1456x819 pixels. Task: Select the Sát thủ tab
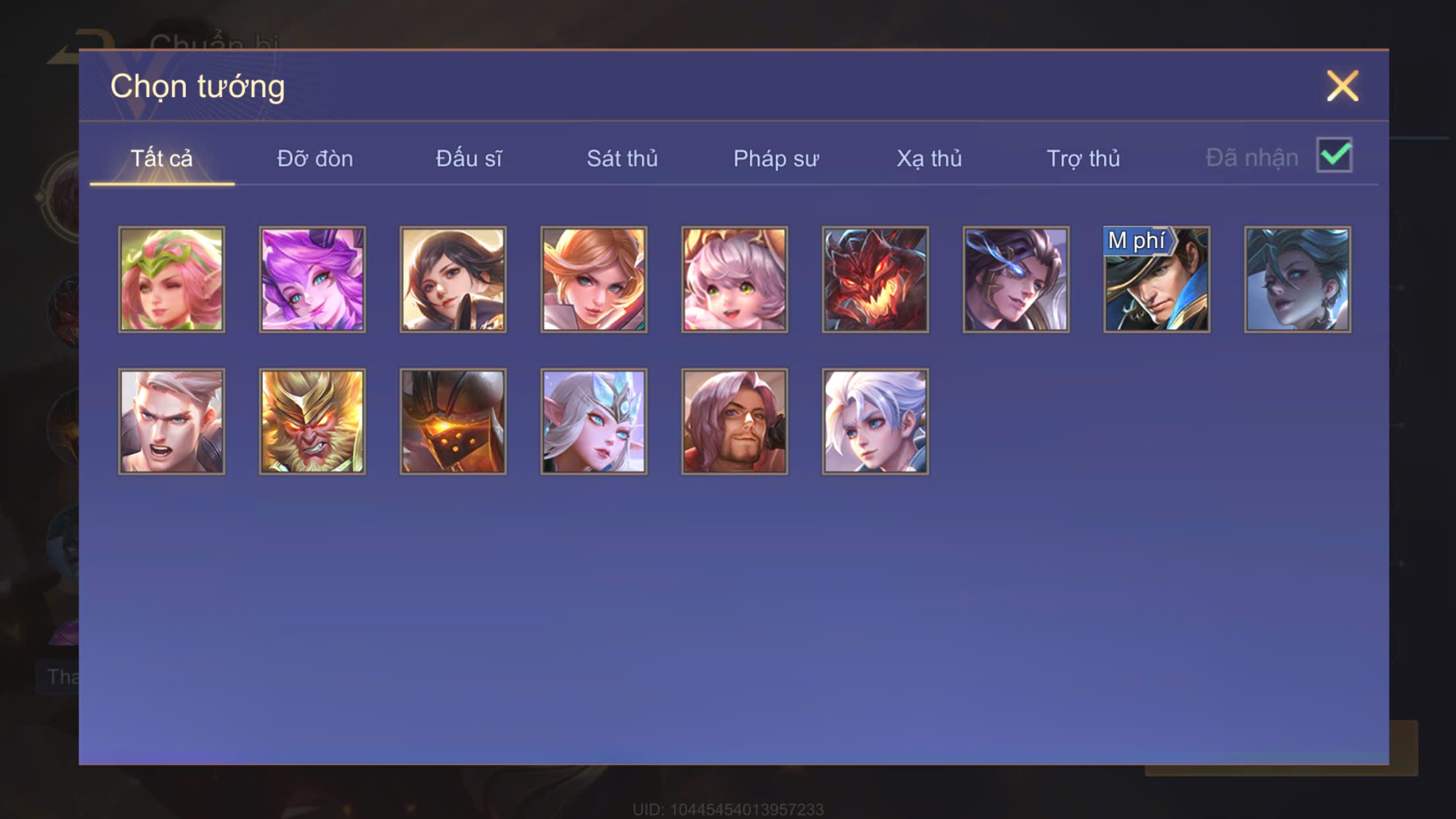click(622, 159)
